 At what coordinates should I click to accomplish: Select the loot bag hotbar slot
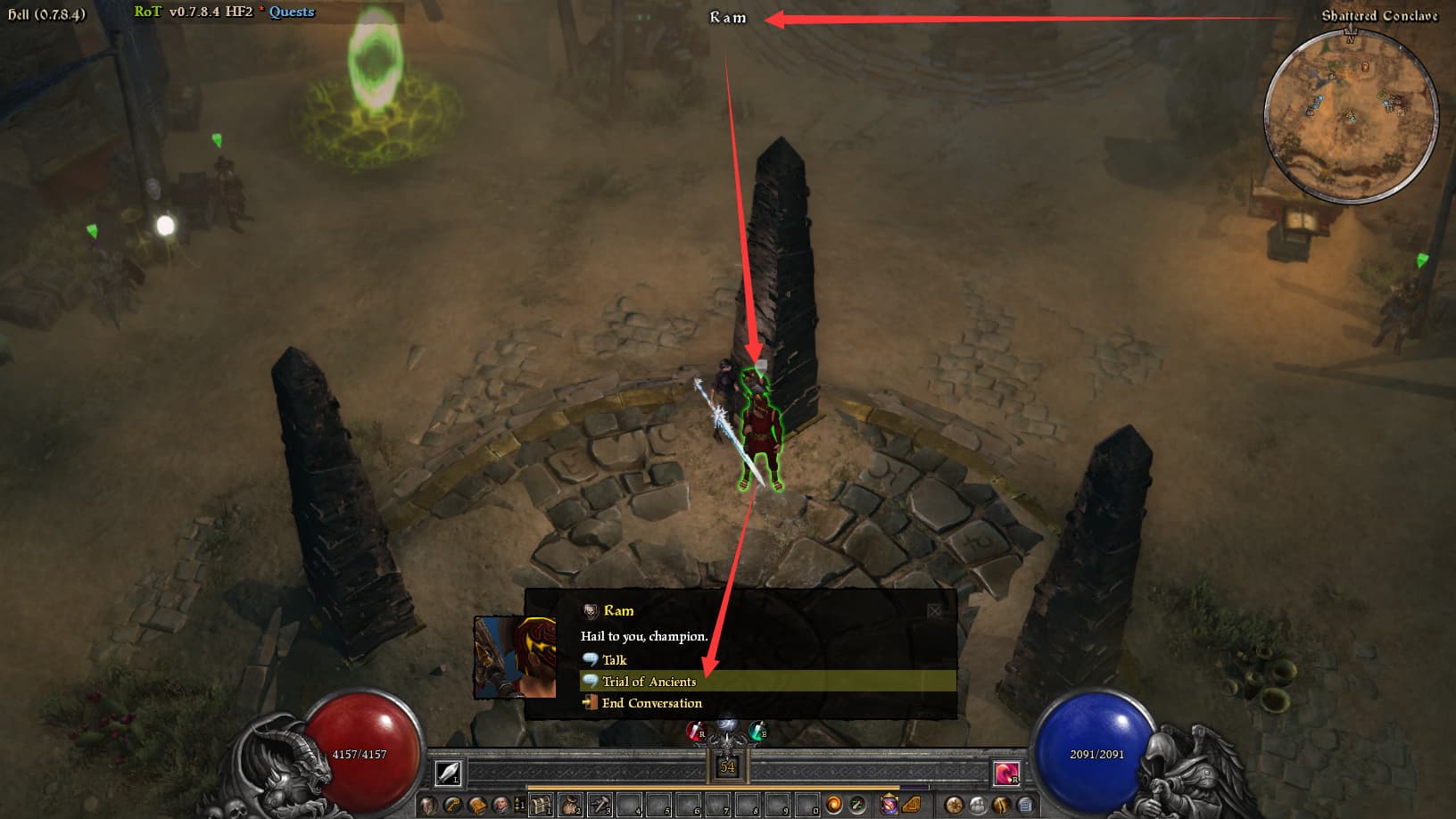[x=571, y=805]
